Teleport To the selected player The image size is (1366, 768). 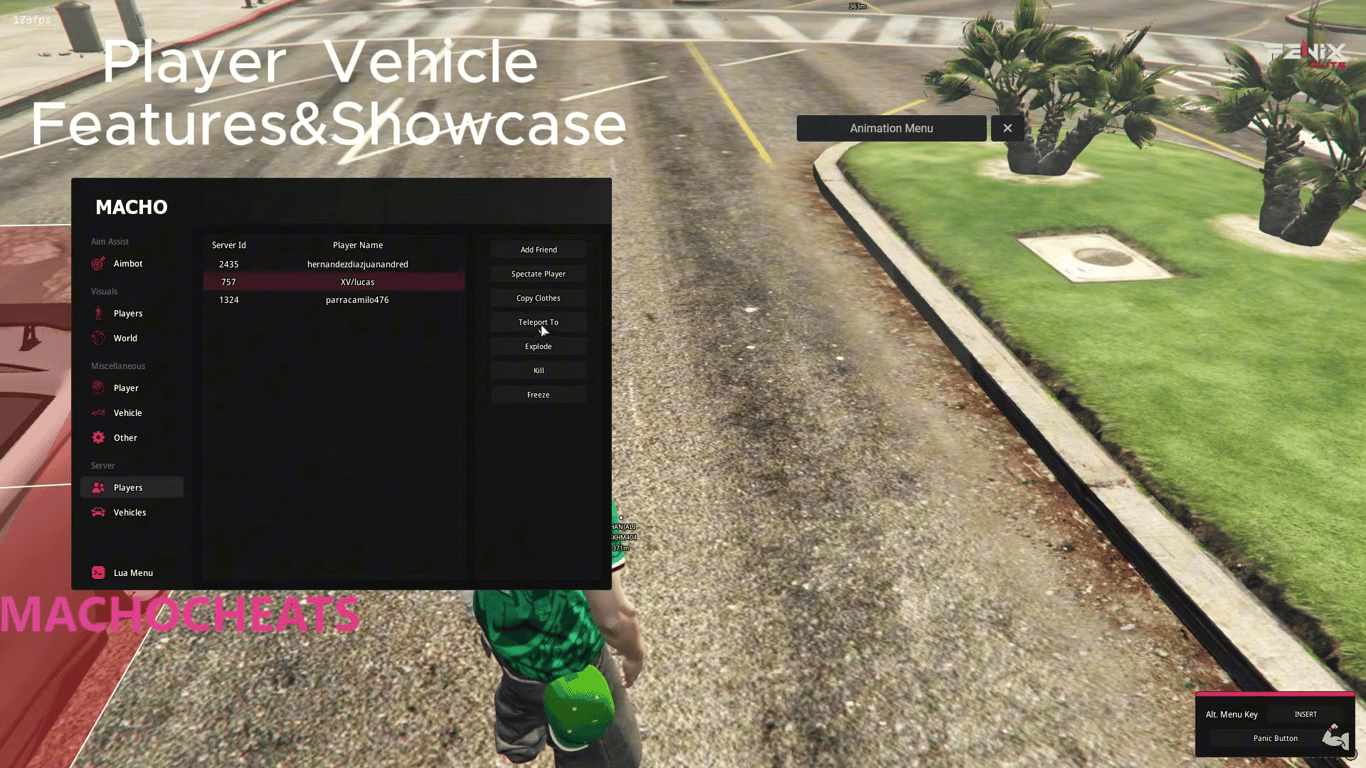pyautogui.click(x=538, y=321)
